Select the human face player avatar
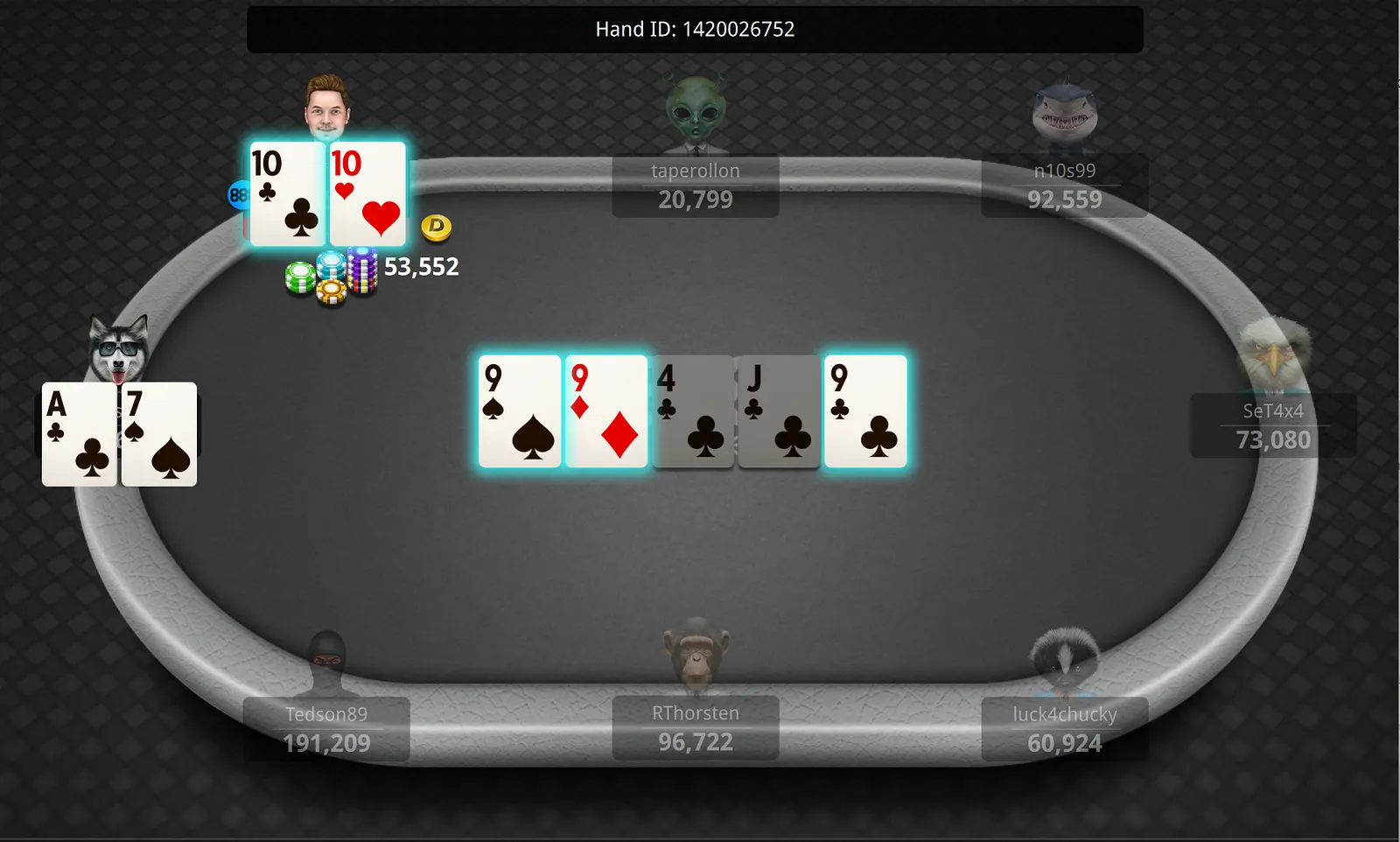The width and height of the screenshot is (1400, 842). [x=327, y=109]
